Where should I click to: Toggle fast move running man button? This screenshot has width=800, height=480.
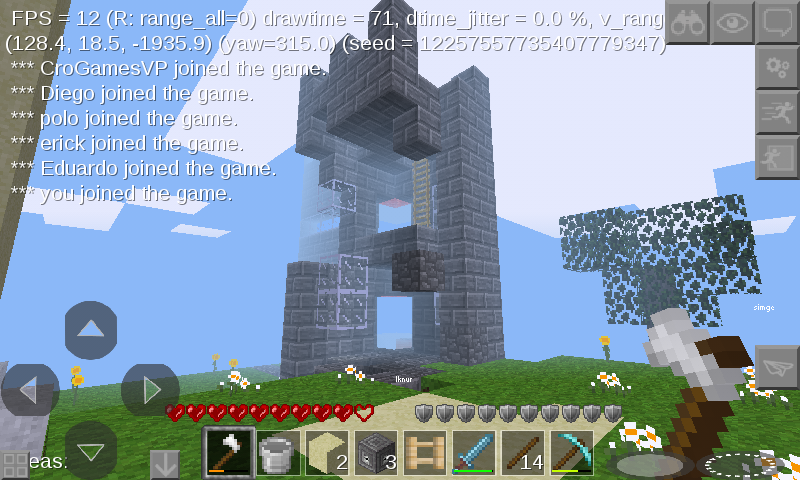point(777,112)
